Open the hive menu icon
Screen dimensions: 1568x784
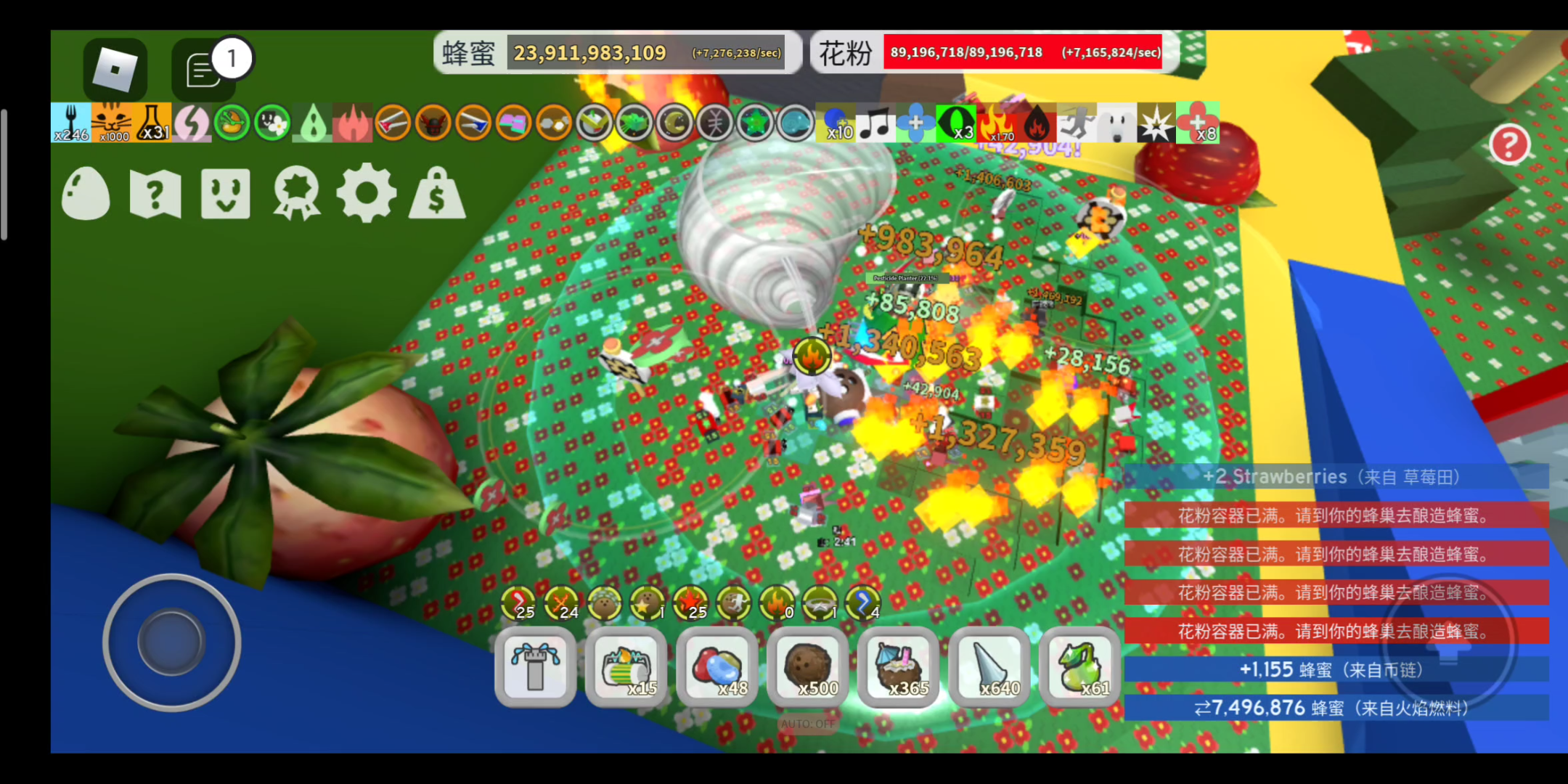pyautogui.click(x=225, y=195)
